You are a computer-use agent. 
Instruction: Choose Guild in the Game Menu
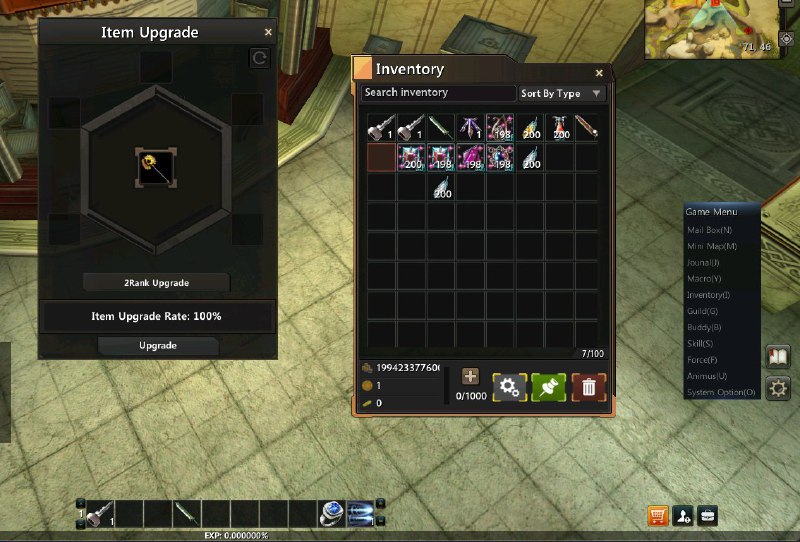point(704,311)
